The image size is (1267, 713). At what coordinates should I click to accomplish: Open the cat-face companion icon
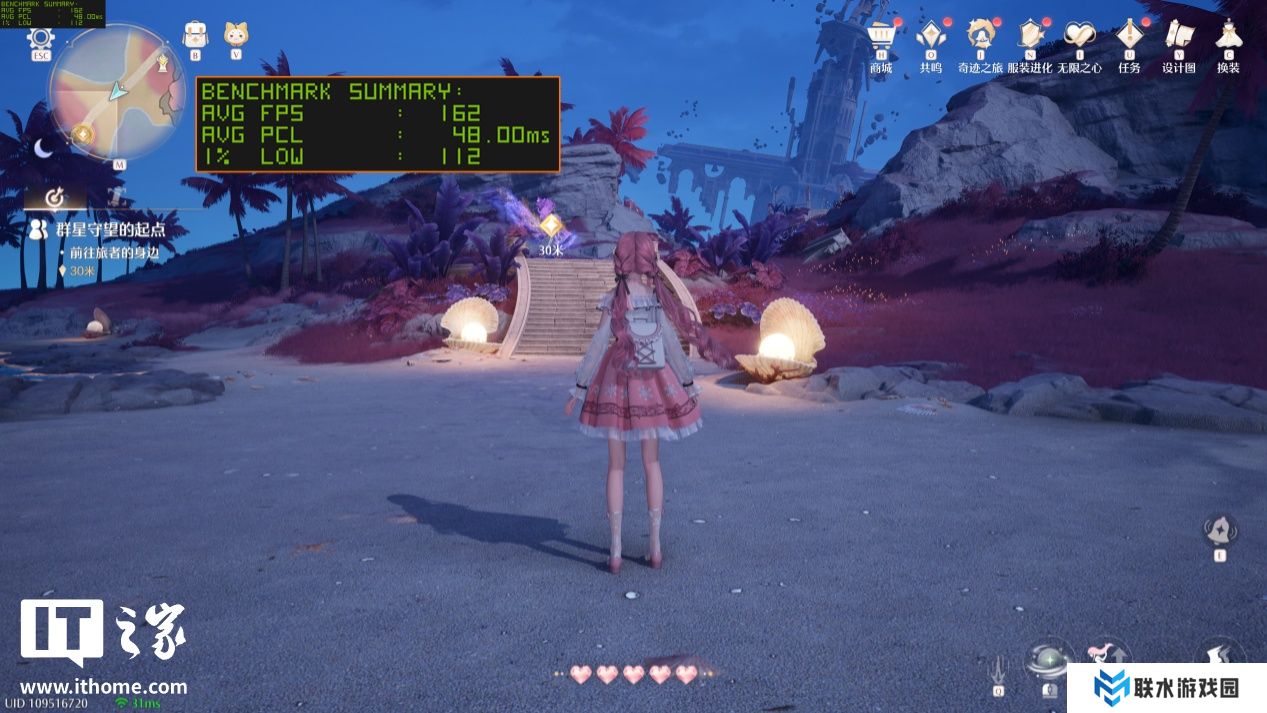point(236,35)
